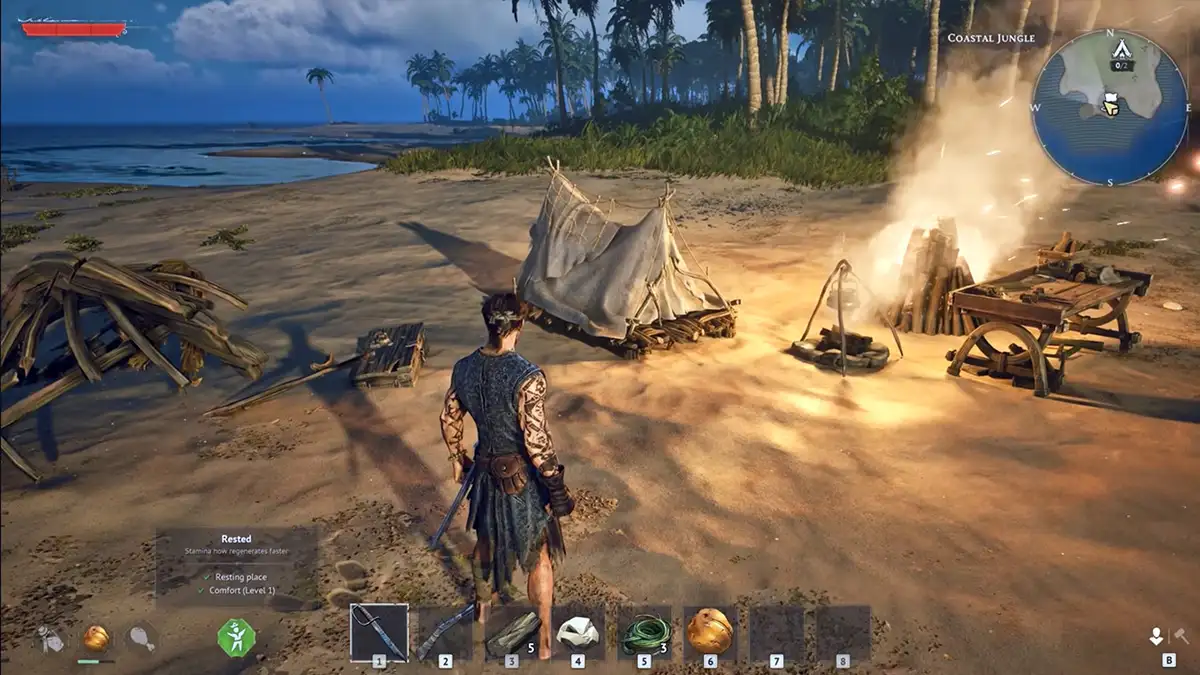Click the green Rested buff icon
The image size is (1200, 675).
(237, 637)
